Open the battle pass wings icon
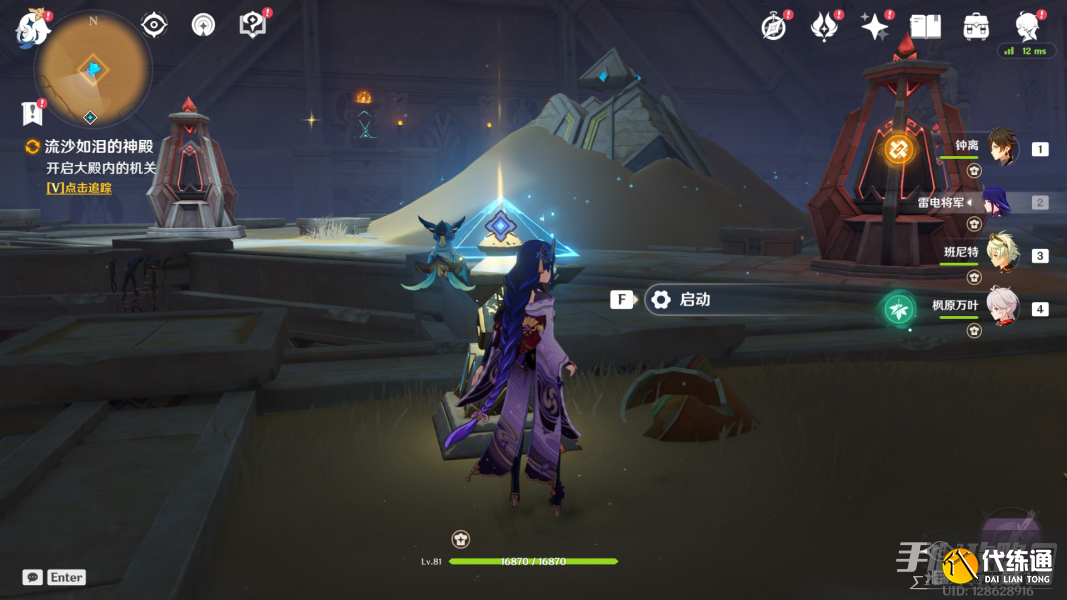The height and width of the screenshot is (600, 1067). point(823,27)
